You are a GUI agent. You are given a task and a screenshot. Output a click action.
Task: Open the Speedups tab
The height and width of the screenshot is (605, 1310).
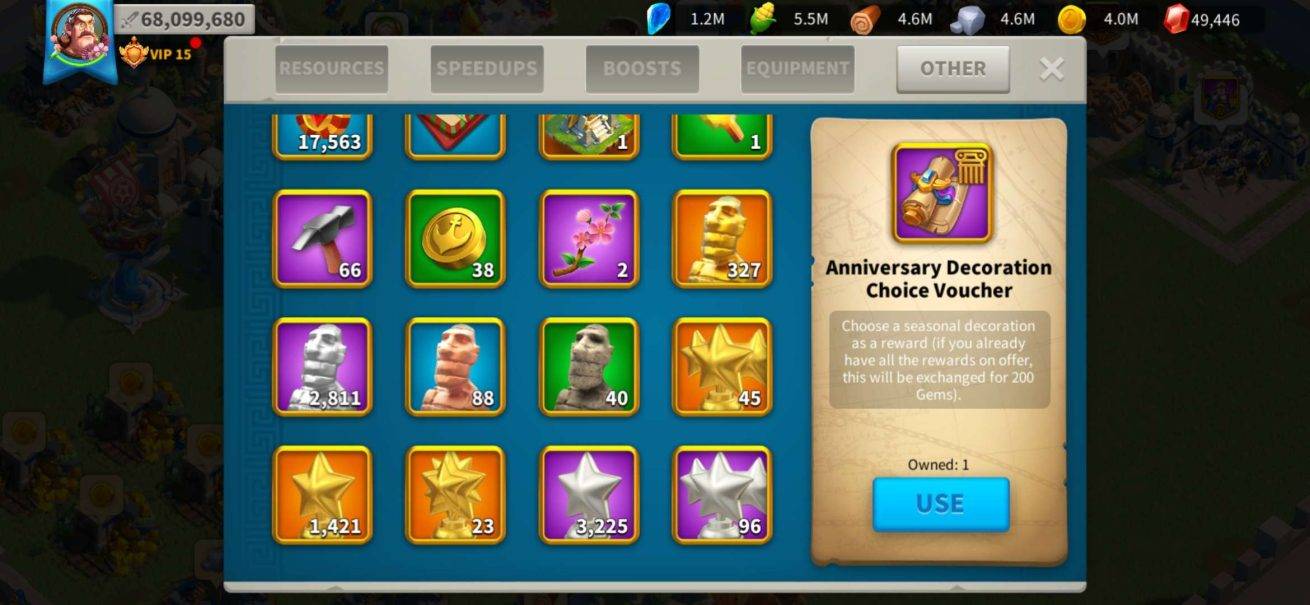click(x=487, y=69)
